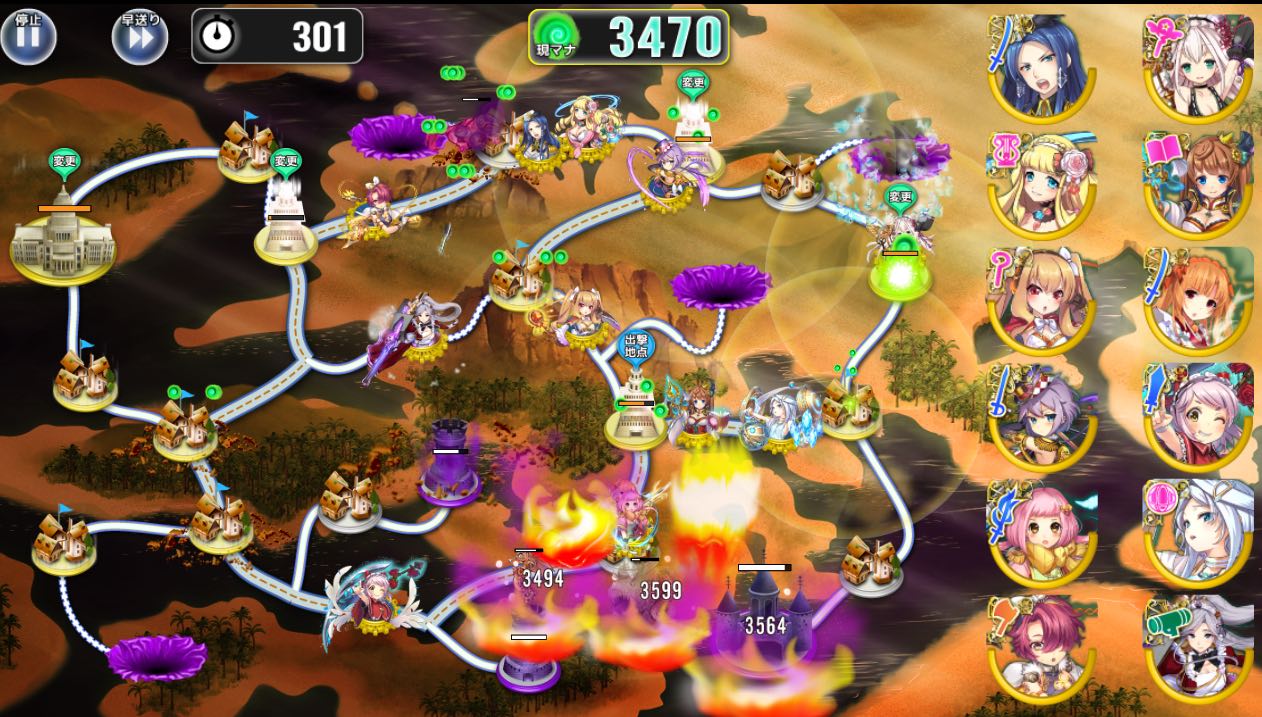Select the blonde red-eyed girl portrait

click(1042, 298)
